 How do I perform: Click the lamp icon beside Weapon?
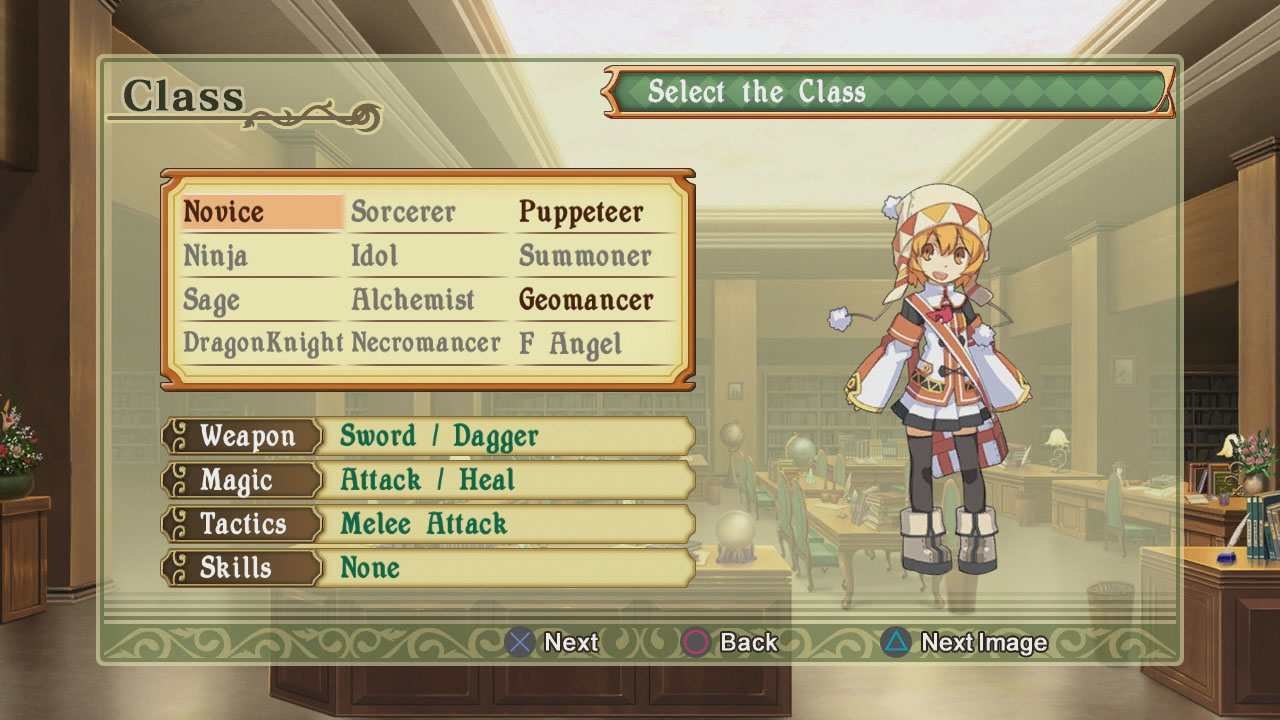181,437
